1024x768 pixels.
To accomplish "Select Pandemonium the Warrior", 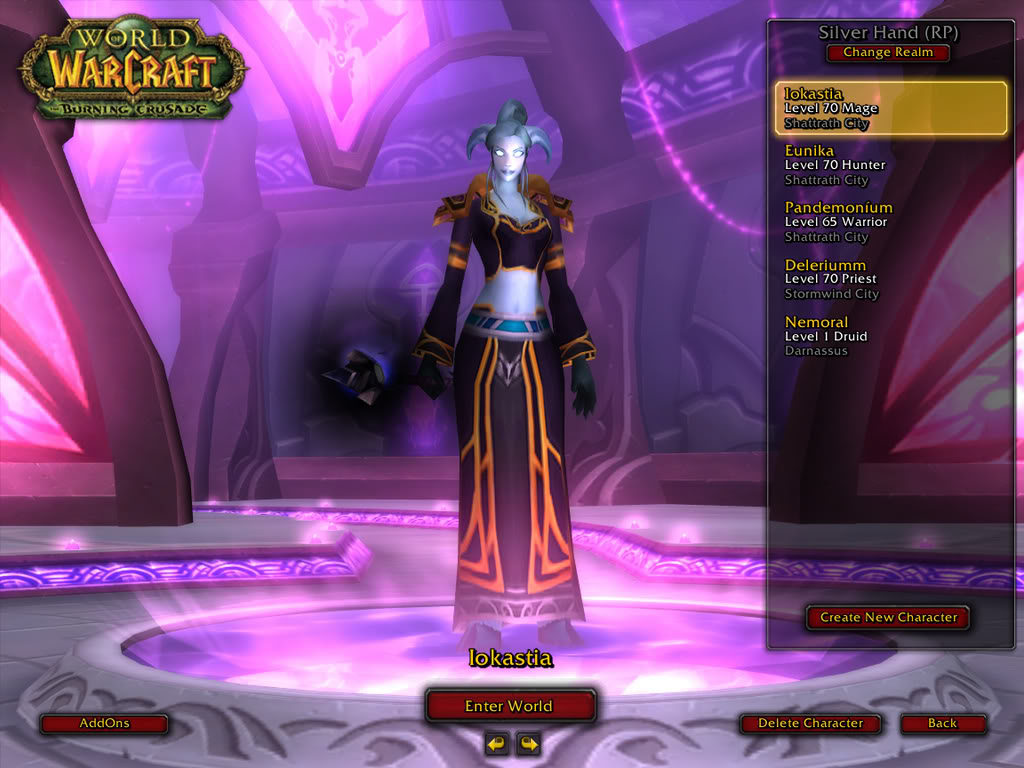I will [890, 222].
